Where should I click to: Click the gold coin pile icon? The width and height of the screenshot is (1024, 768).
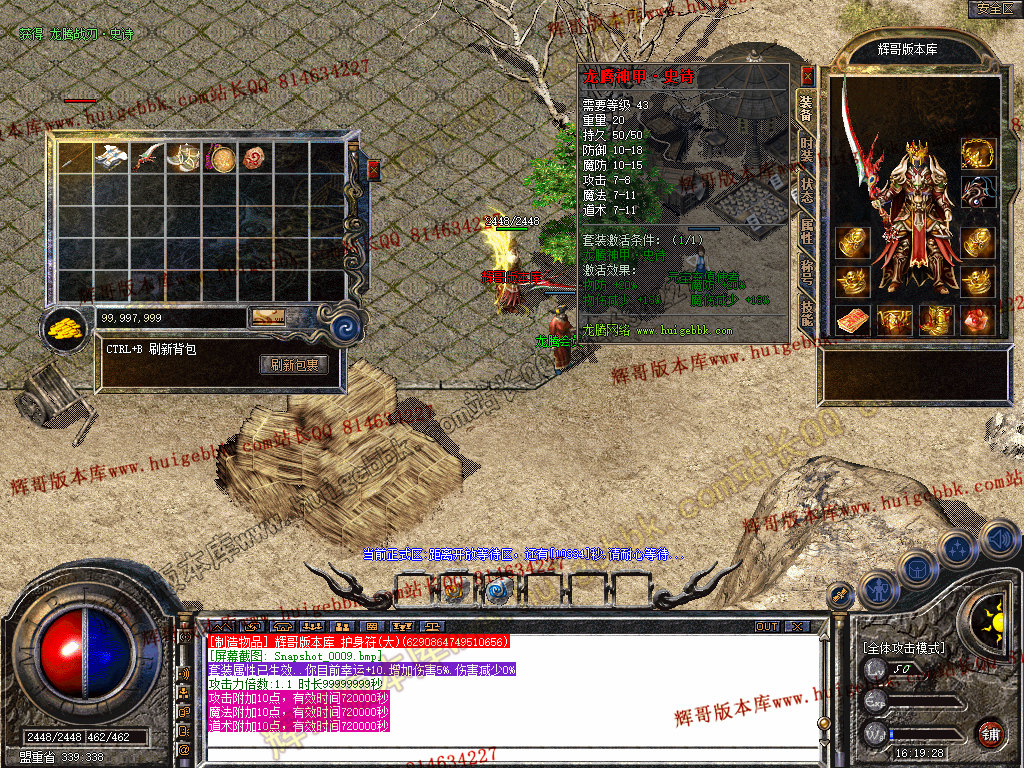[65, 327]
